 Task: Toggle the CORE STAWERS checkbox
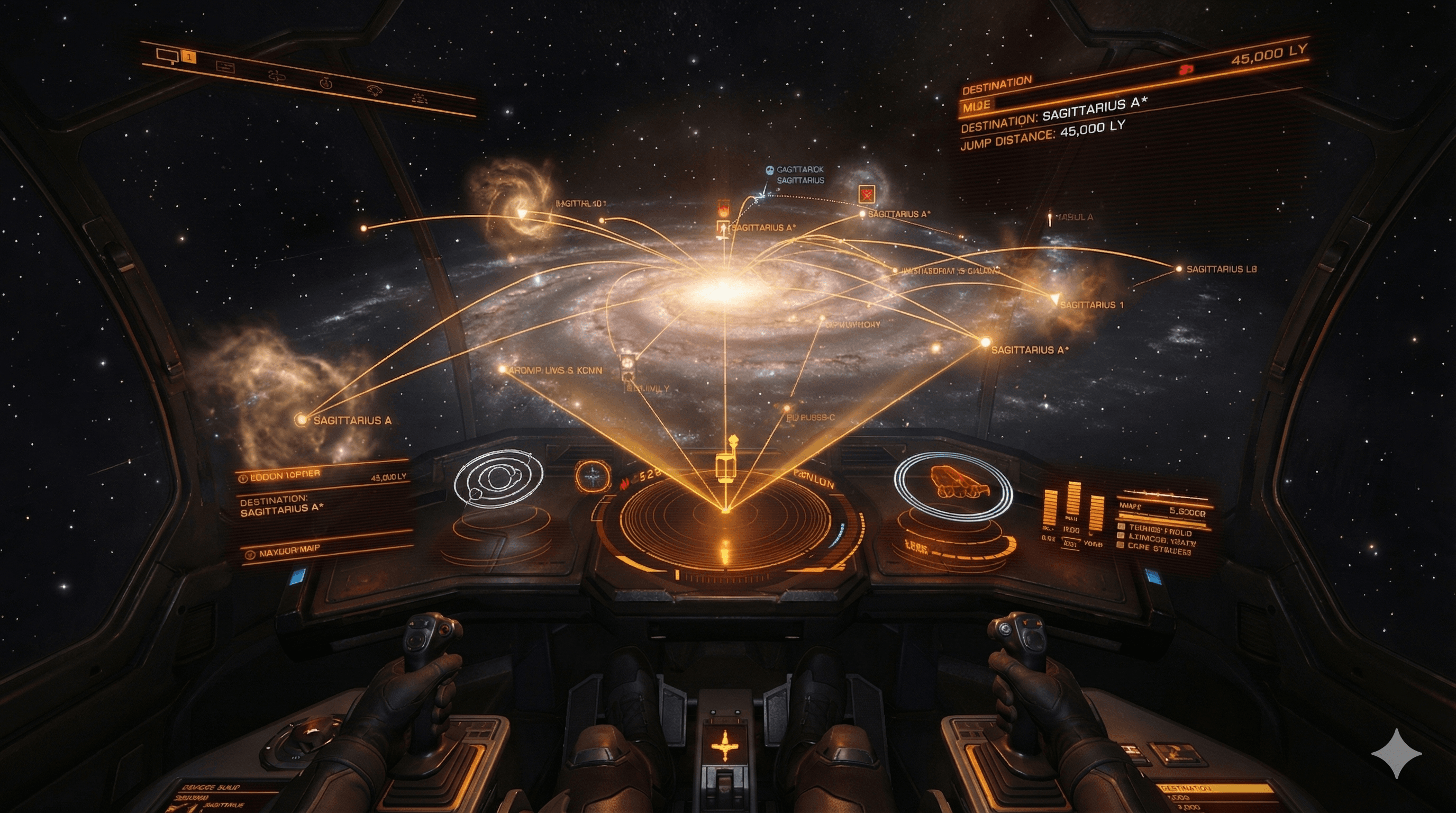point(1120,545)
